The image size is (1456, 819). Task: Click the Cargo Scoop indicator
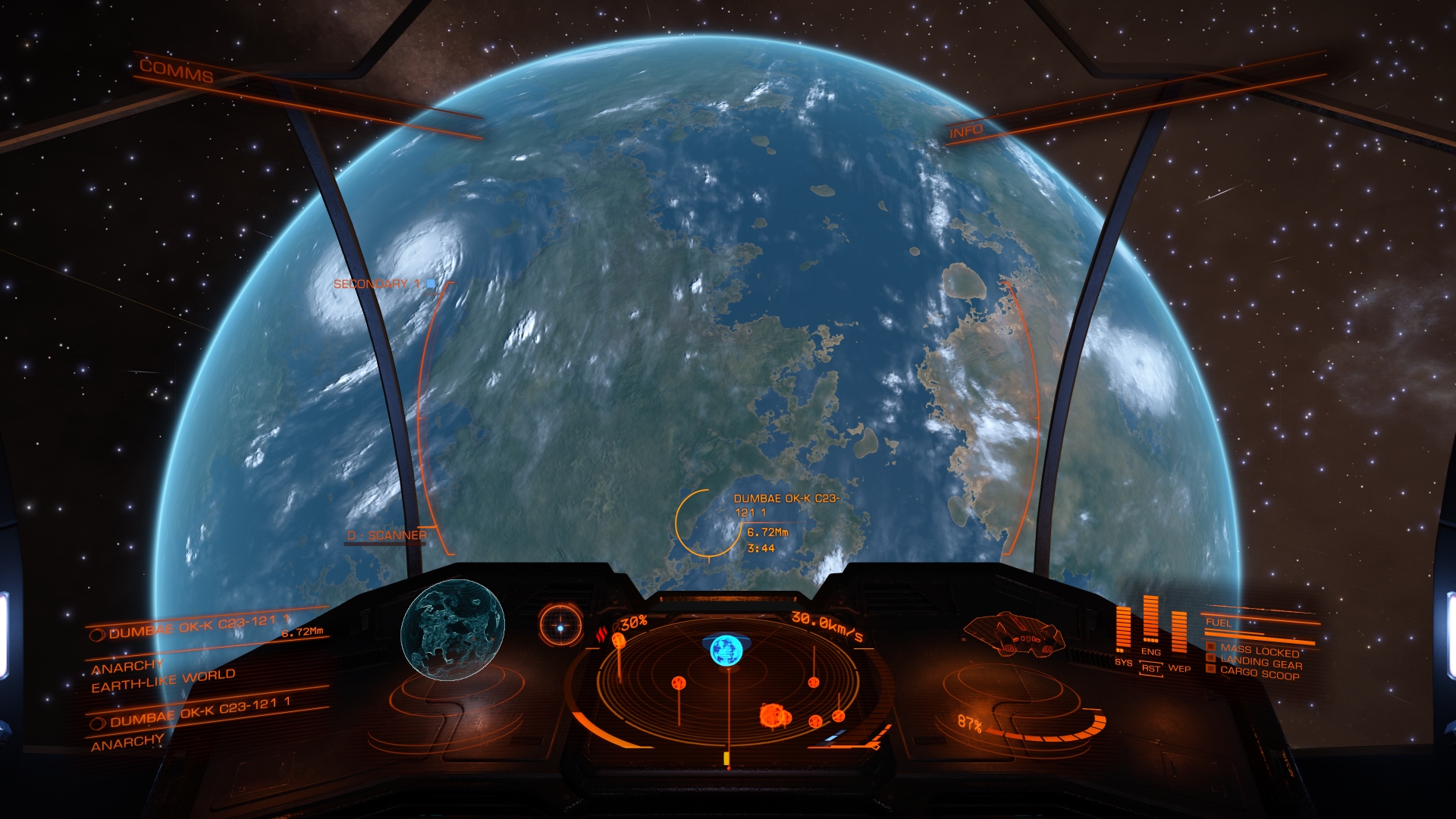[1259, 673]
